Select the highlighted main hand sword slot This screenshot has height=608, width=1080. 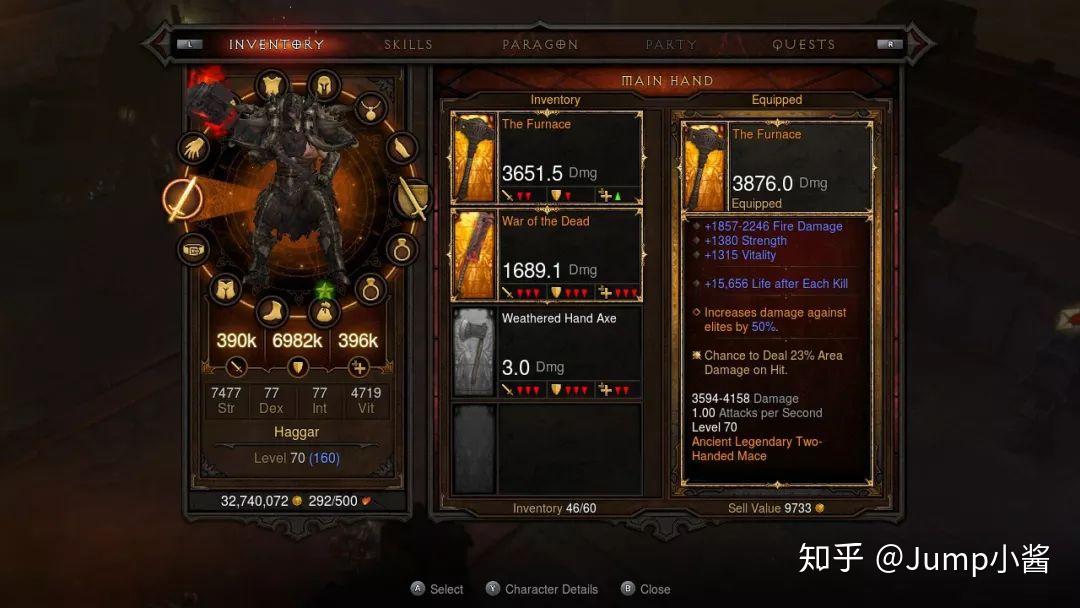pyautogui.click(x=181, y=199)
